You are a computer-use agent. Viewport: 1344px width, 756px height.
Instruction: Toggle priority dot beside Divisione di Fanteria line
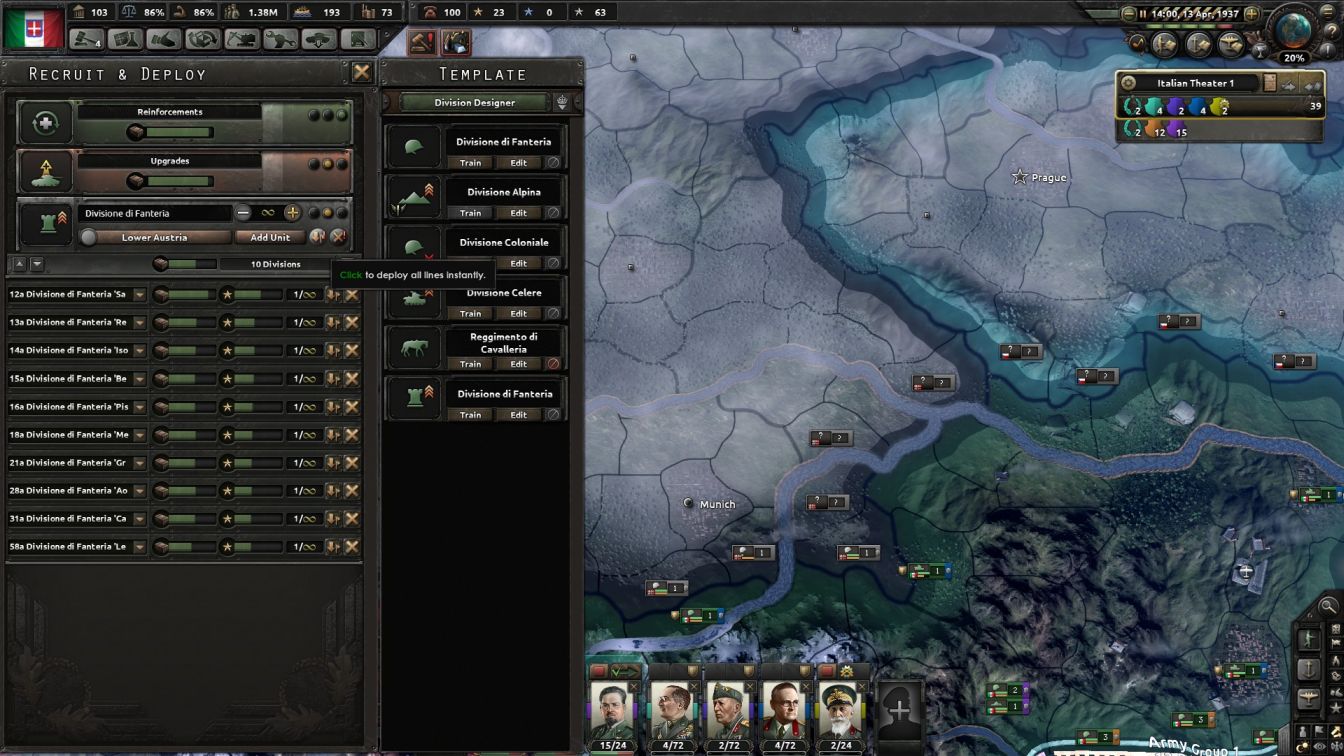point(314,213)
